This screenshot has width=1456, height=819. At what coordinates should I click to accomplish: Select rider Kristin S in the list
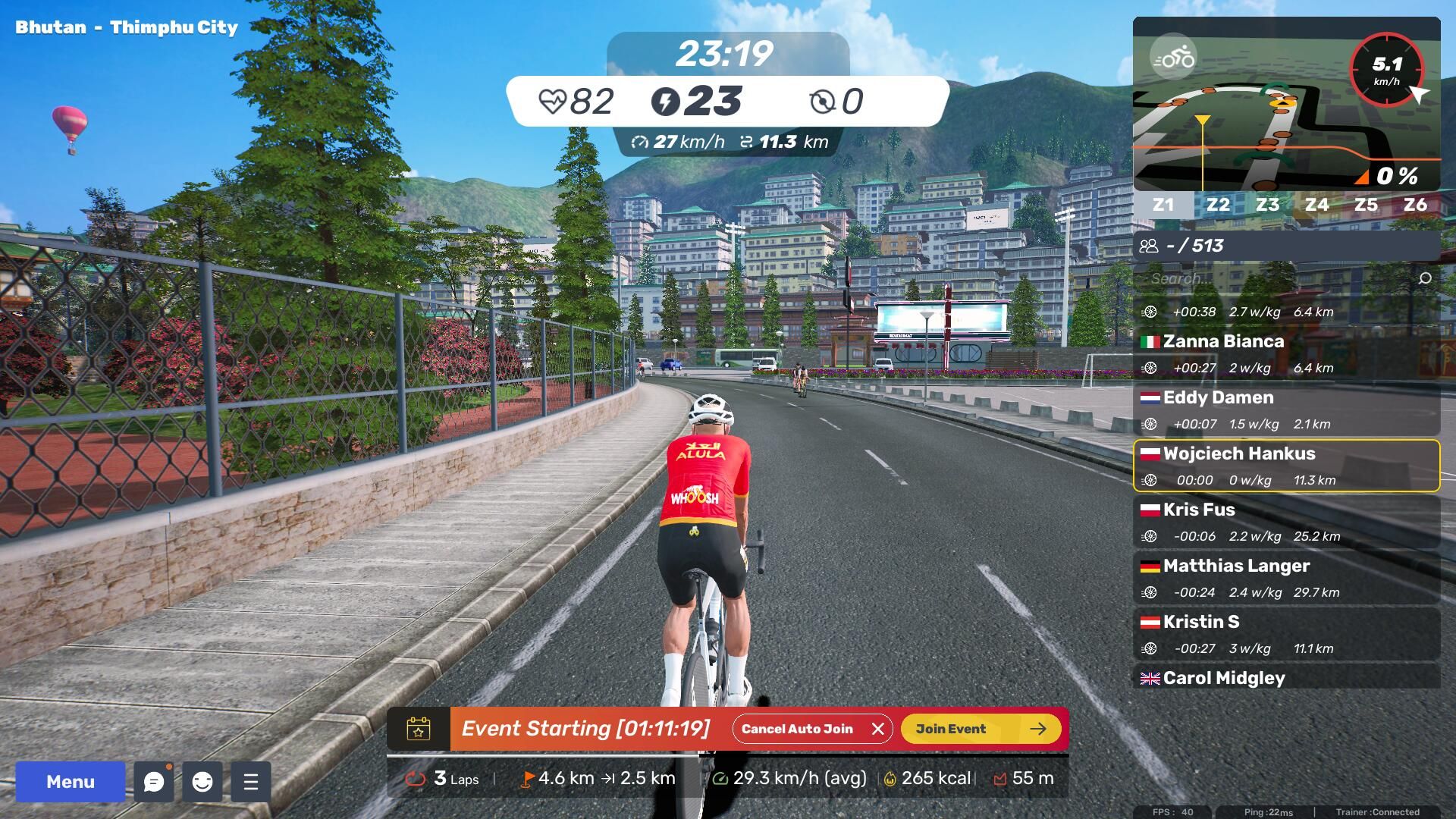(x=1286, y=635)
